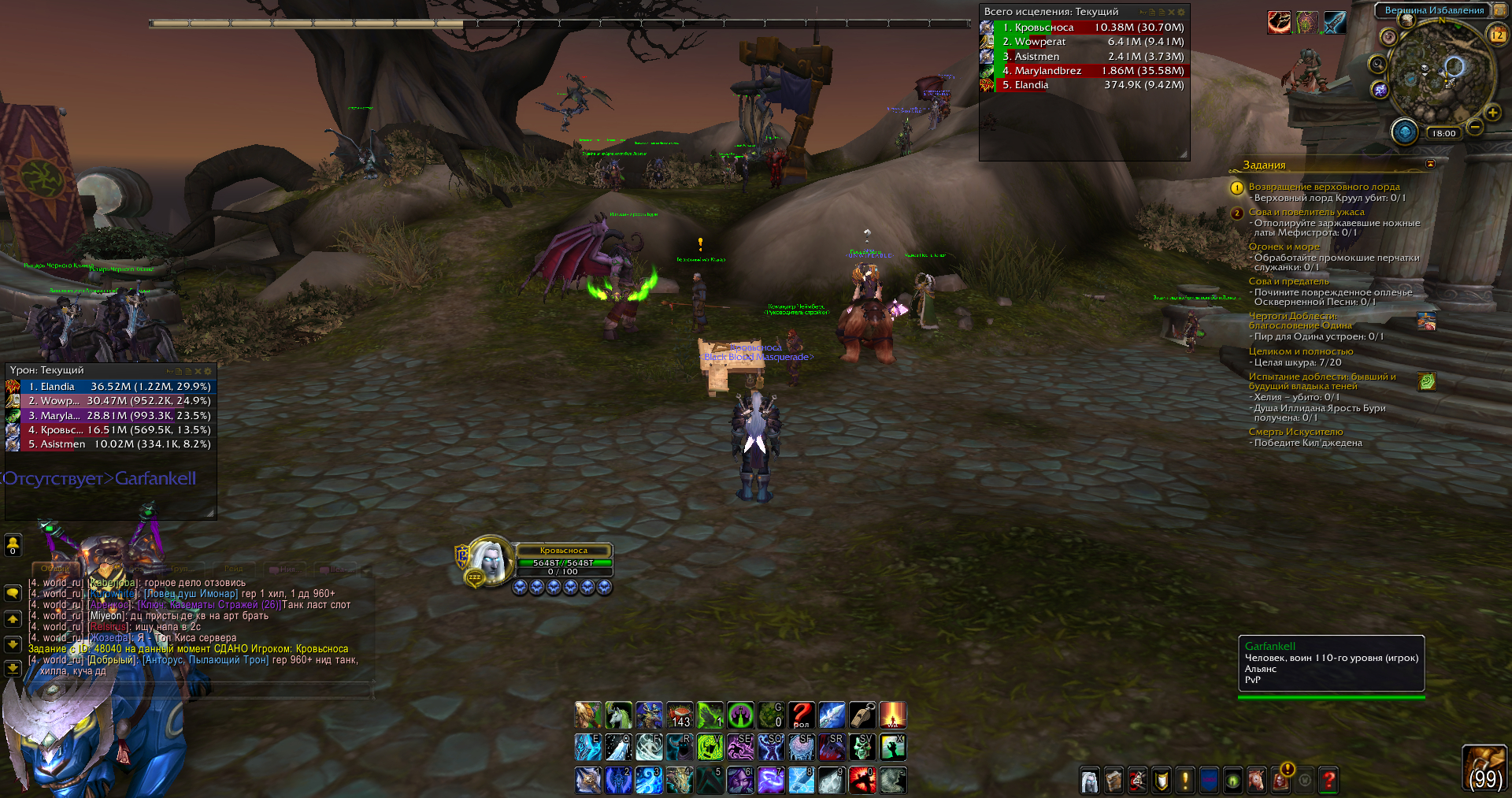Open the Возвращение верховного лорда quest
This screenshot has height=798, width=1512.
click(x=1324, y=187)
